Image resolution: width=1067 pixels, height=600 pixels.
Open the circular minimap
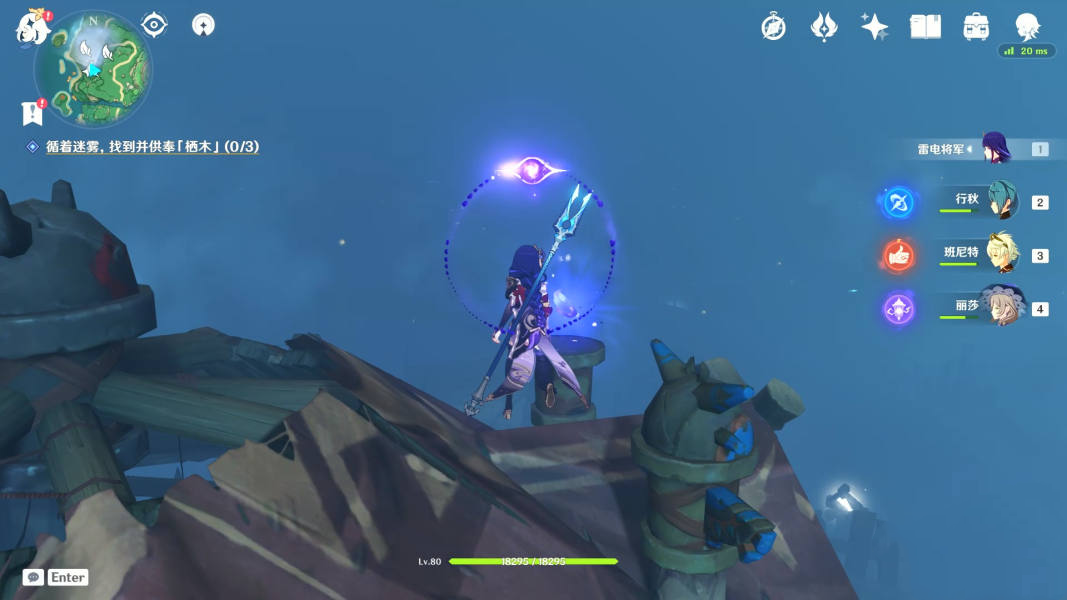[93, 69]
